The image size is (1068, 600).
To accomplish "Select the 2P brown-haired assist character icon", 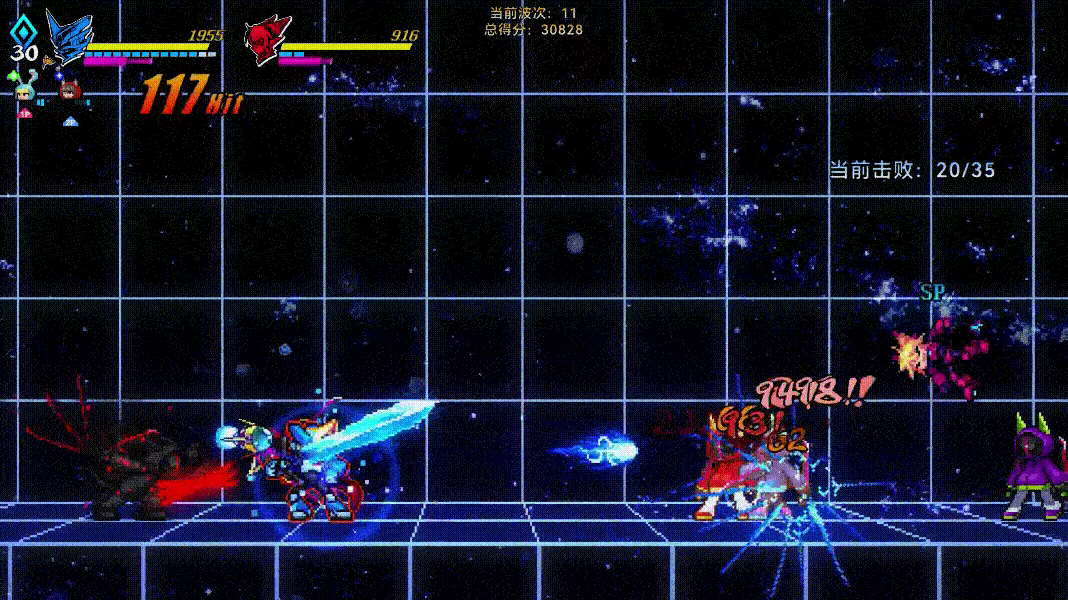I will pyautogui.click(x=69, y=92).
